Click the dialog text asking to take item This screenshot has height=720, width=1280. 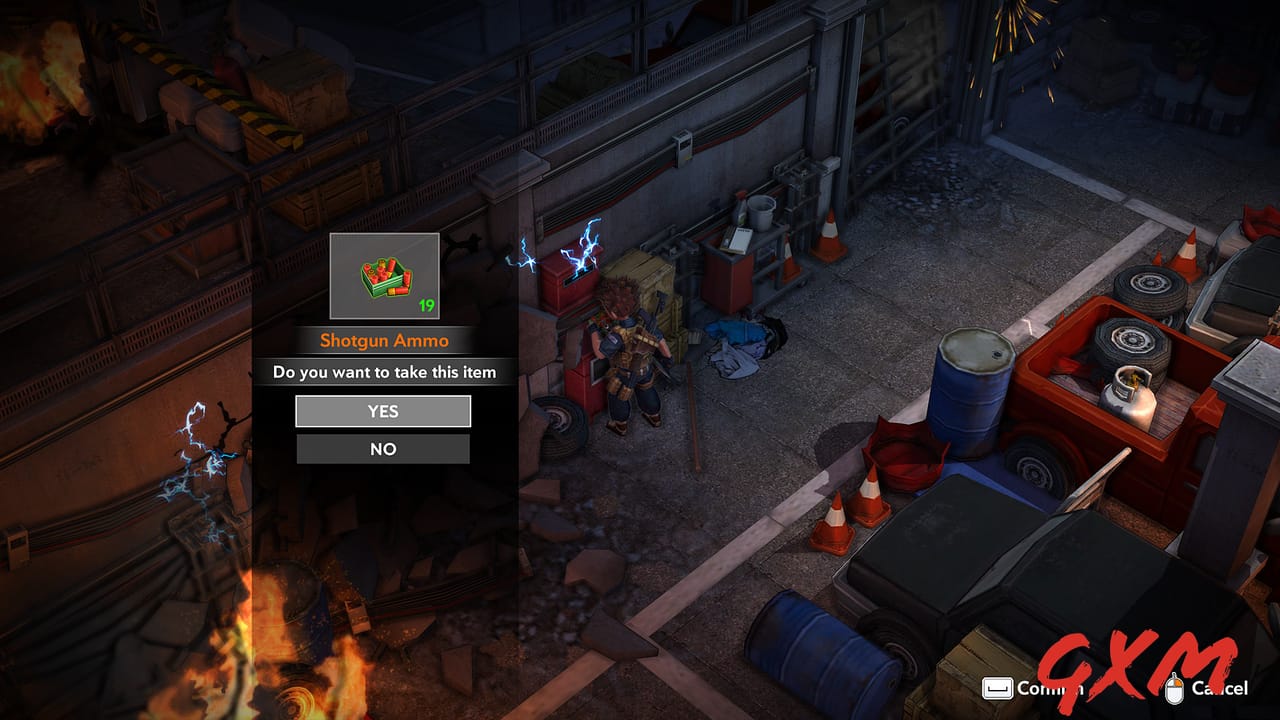pyautogui.click(x=383, y=371)
